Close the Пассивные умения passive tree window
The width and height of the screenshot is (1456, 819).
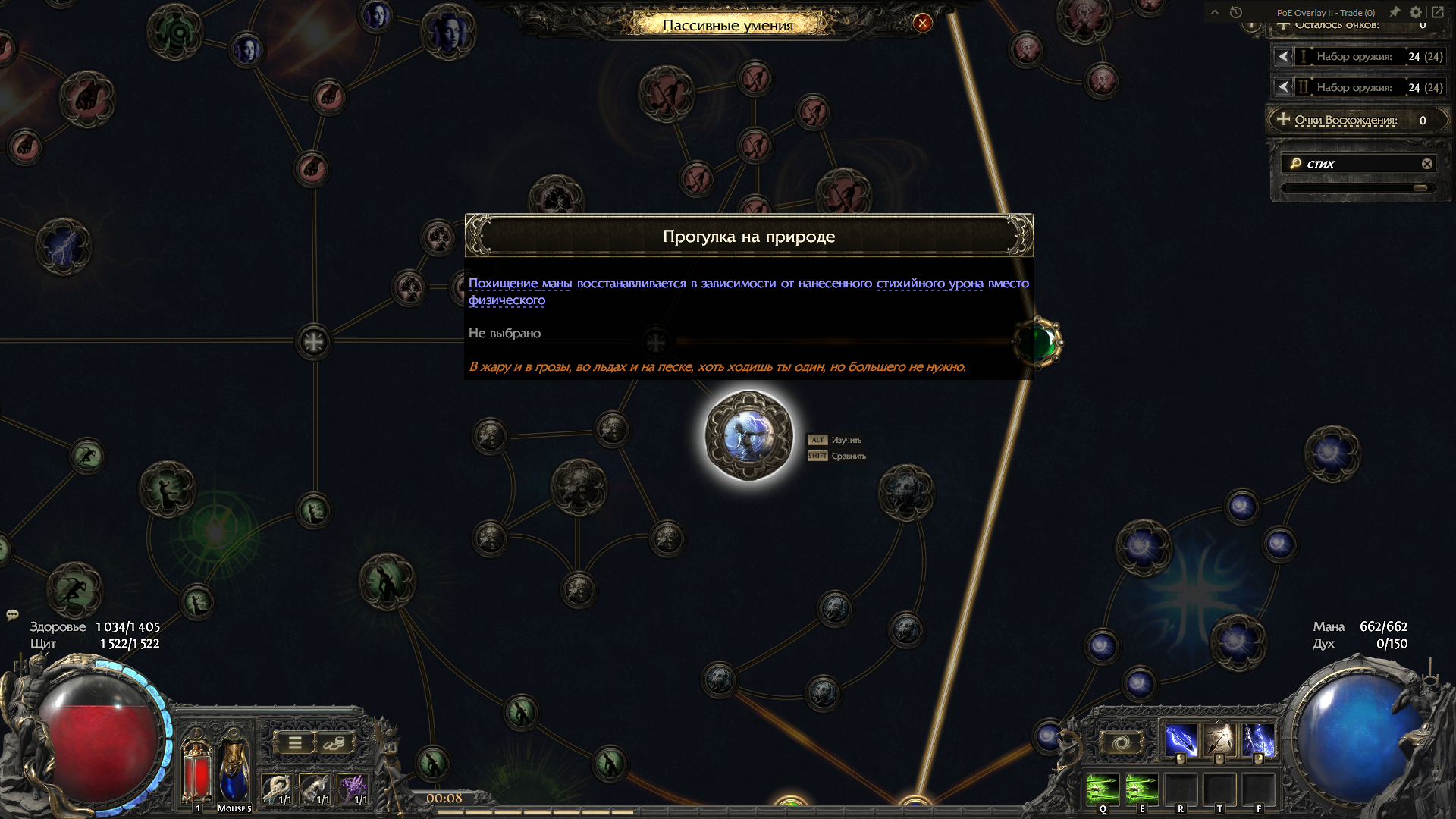pos(922,23)
